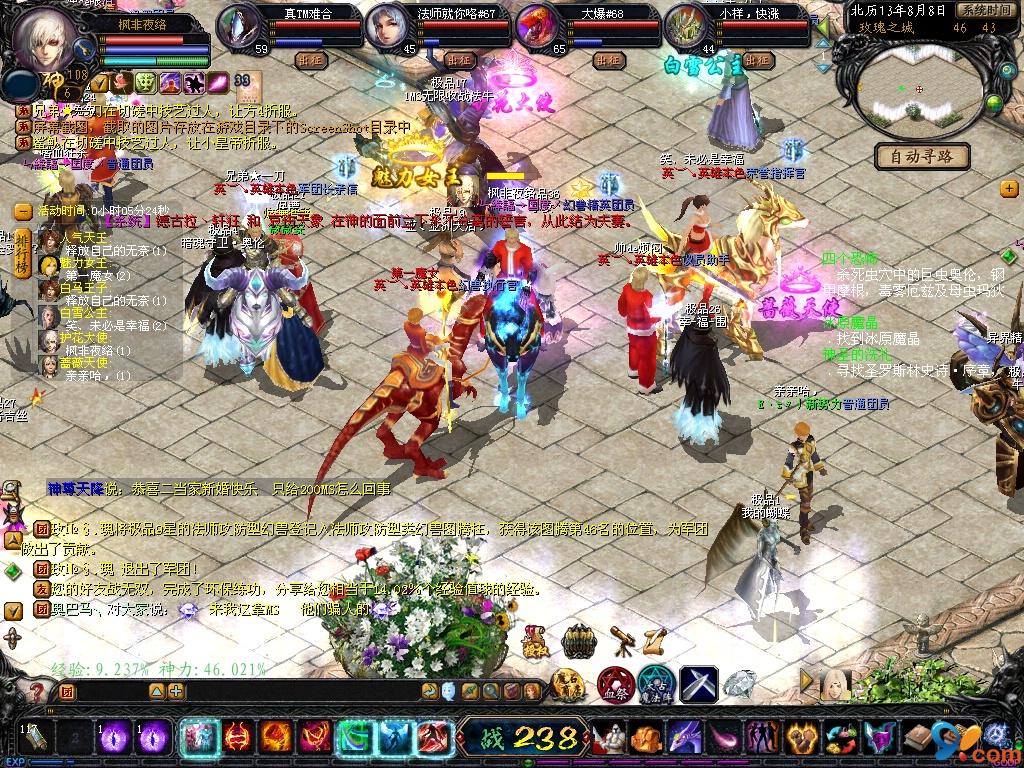The height and width of the screenshot is (768, 1024).
Task: Use the purple vortex skill in hotbar
Action: point(113,738)
